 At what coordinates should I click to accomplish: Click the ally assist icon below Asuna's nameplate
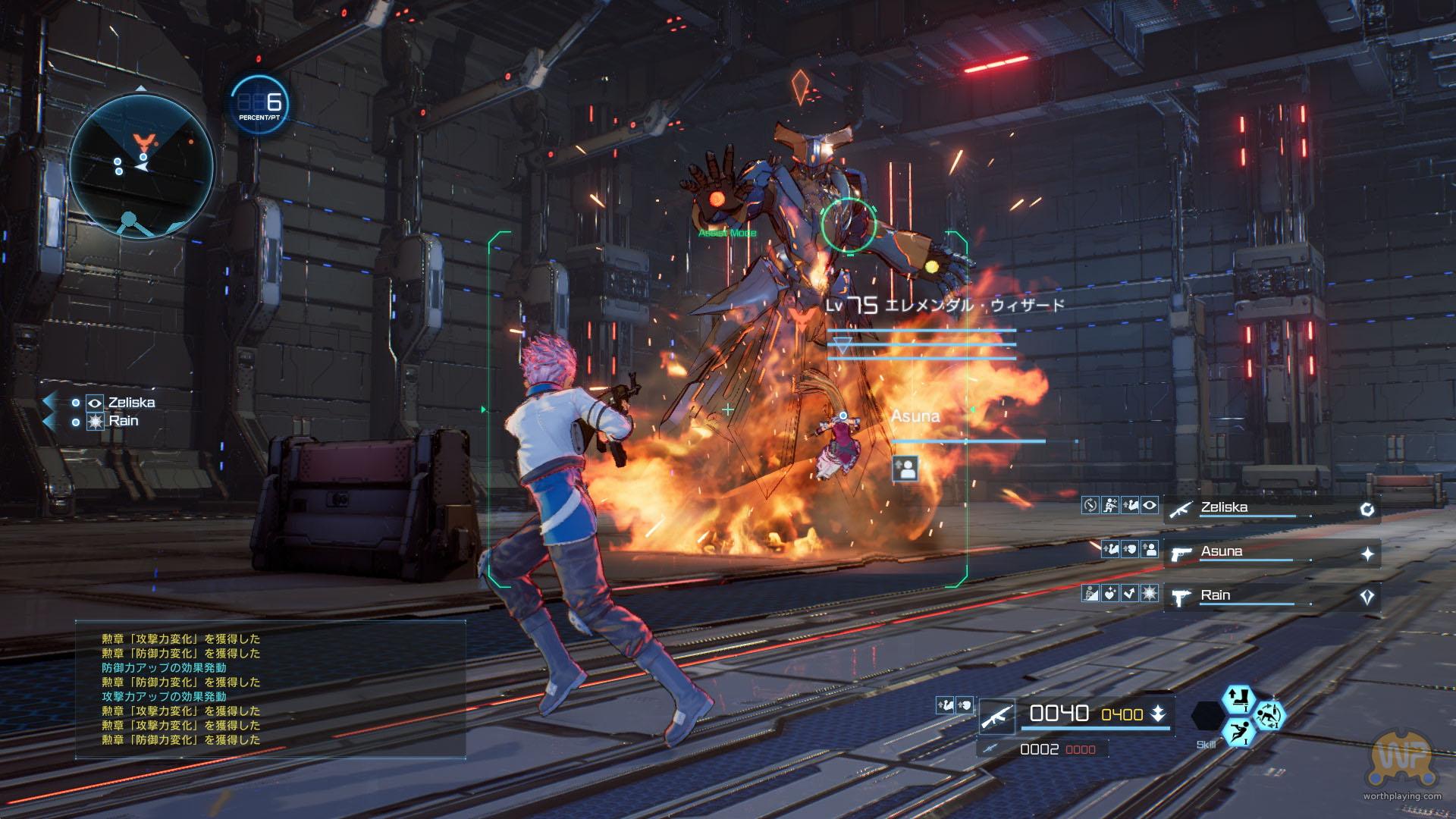(905, 469)
